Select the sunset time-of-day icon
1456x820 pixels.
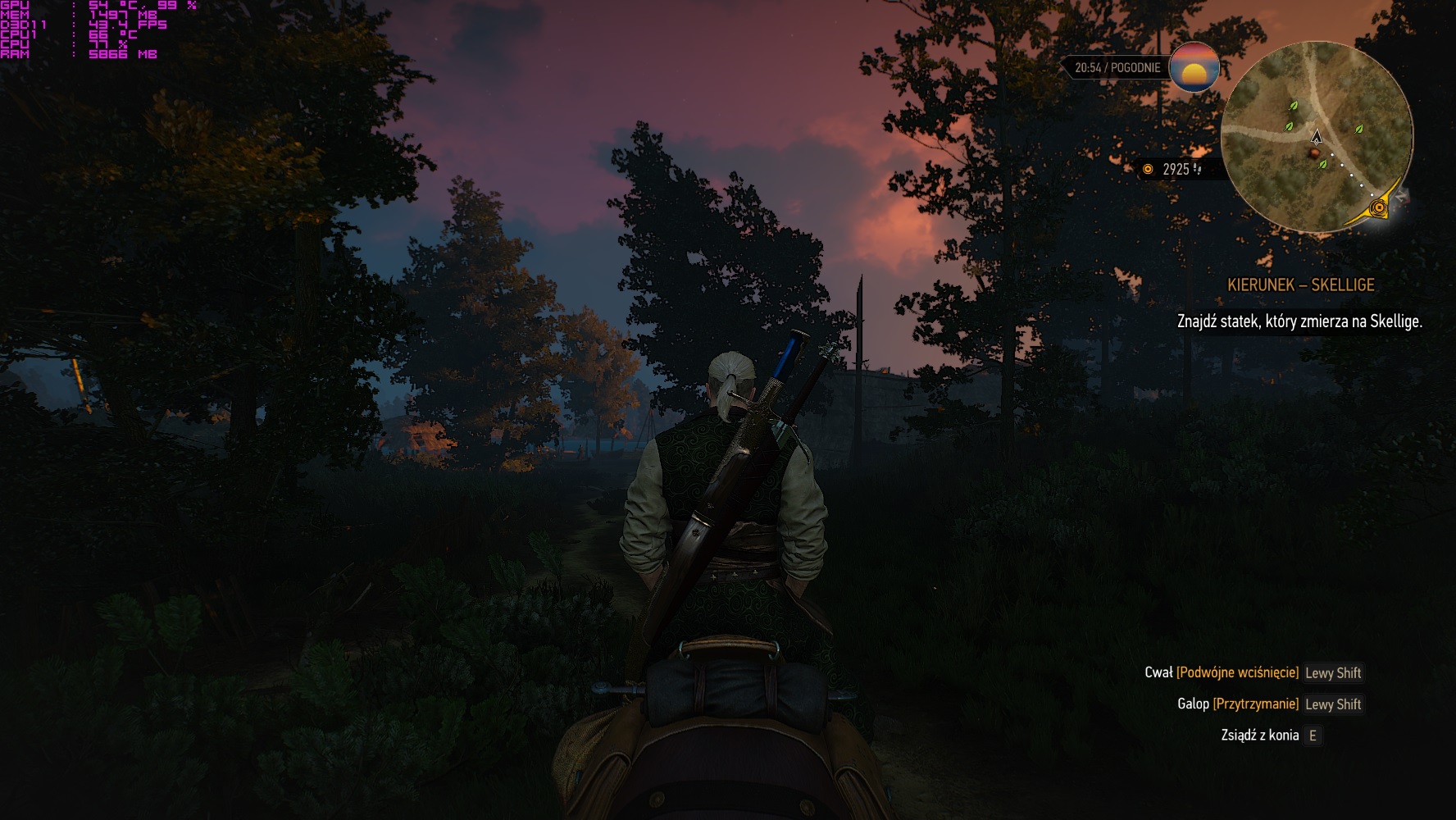tap(1194, 67)
